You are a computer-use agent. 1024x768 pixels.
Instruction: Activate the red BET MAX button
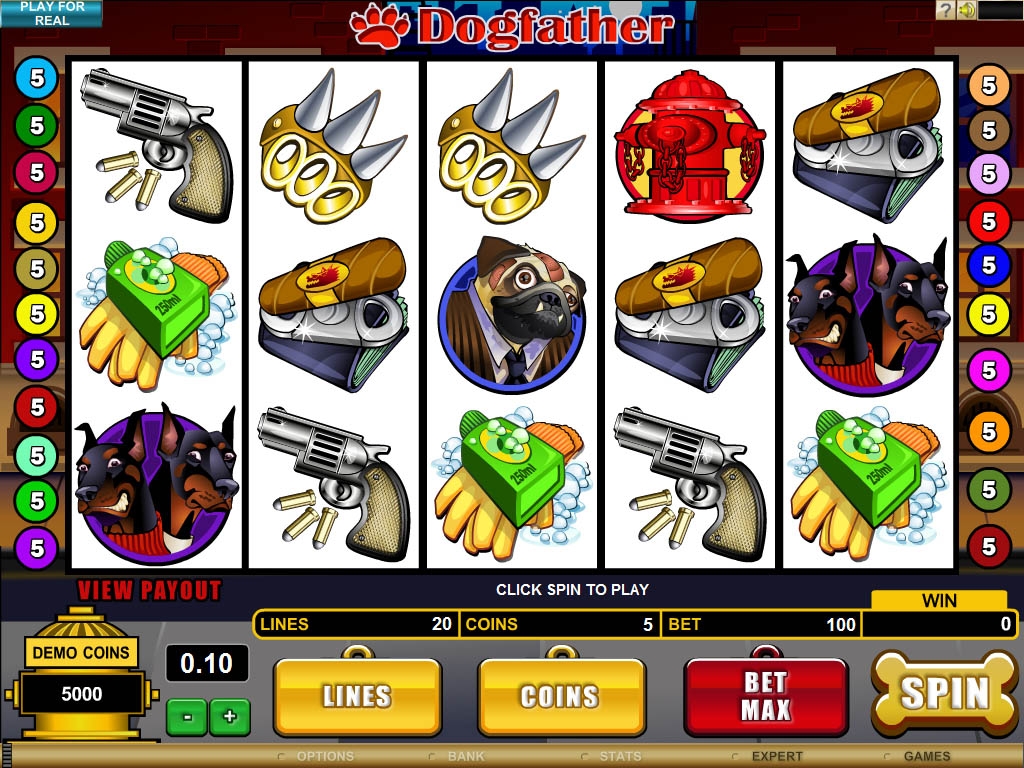coord(766,697)
